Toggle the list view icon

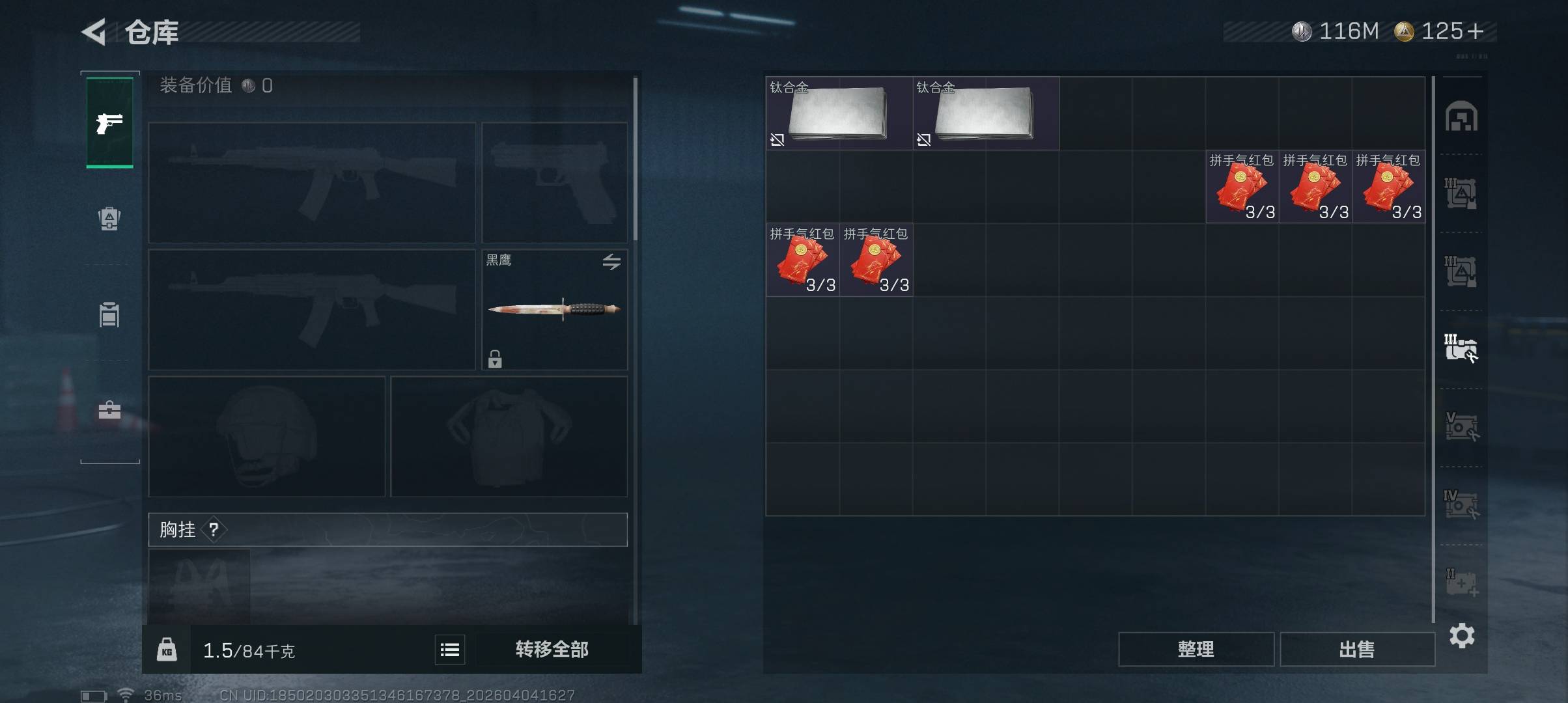[x=450, y=650]
